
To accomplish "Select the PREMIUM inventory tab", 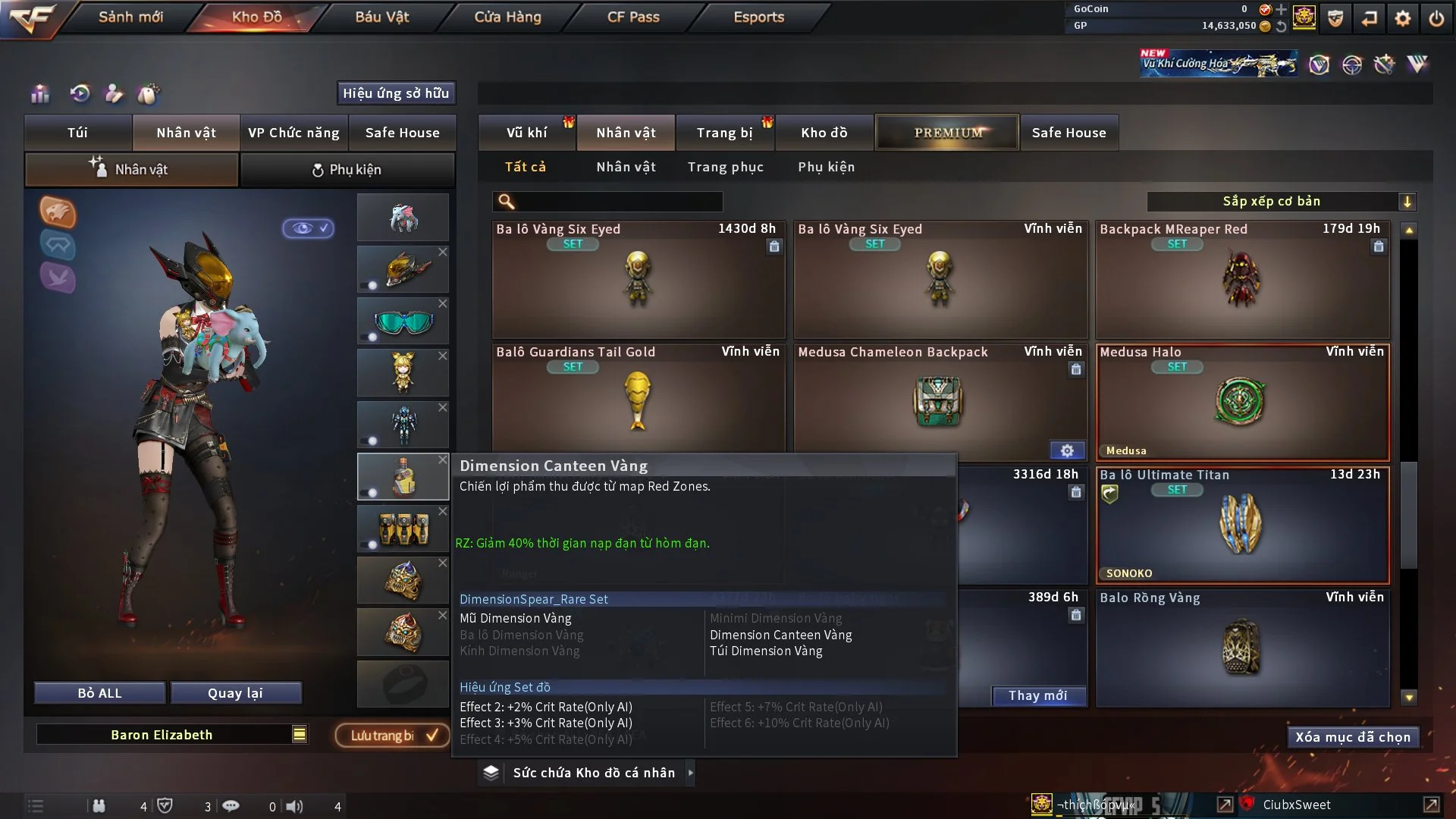I will pyautogui.click(x=947, y=133).
